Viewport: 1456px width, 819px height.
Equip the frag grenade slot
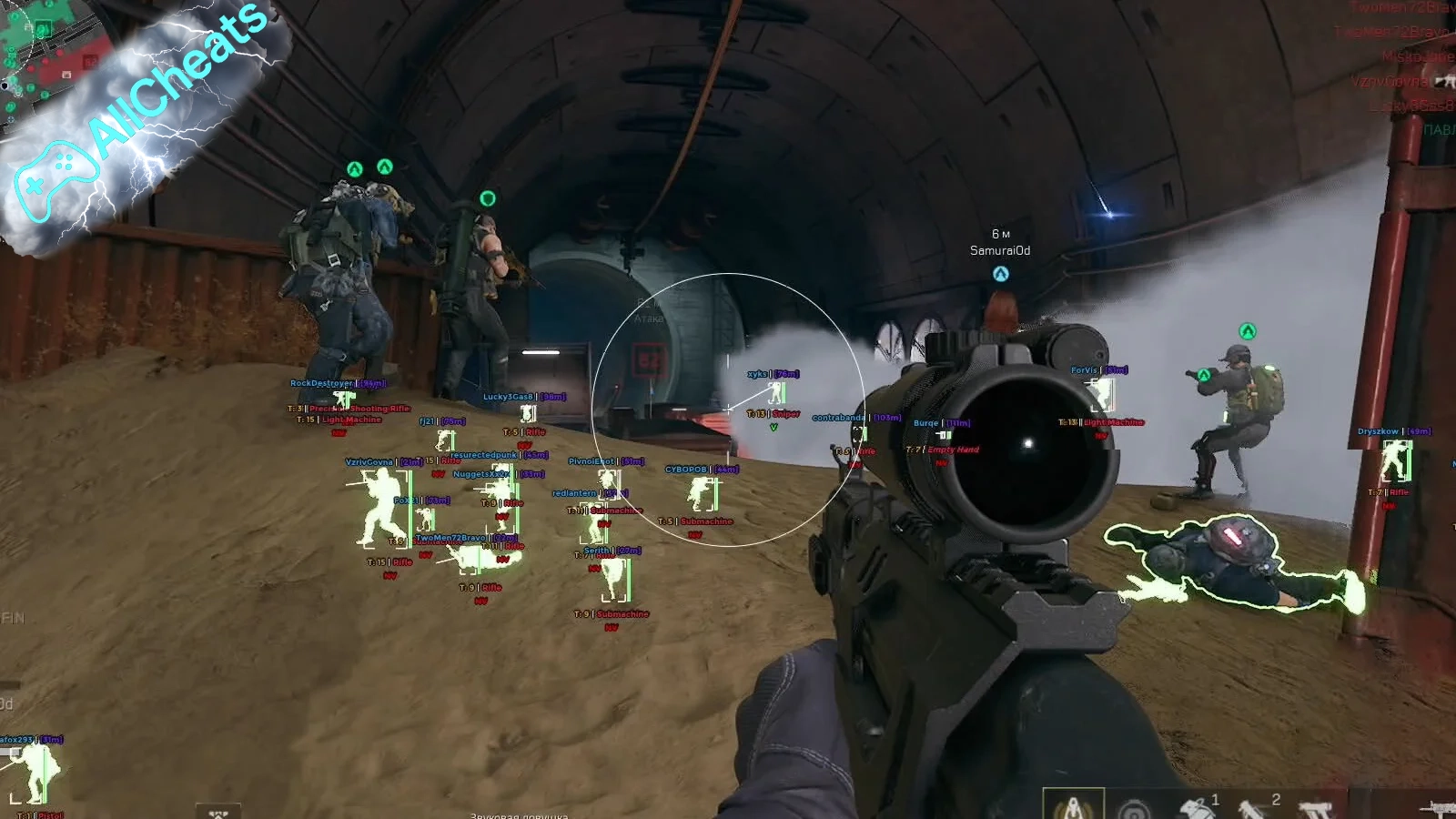(1197, 806)
